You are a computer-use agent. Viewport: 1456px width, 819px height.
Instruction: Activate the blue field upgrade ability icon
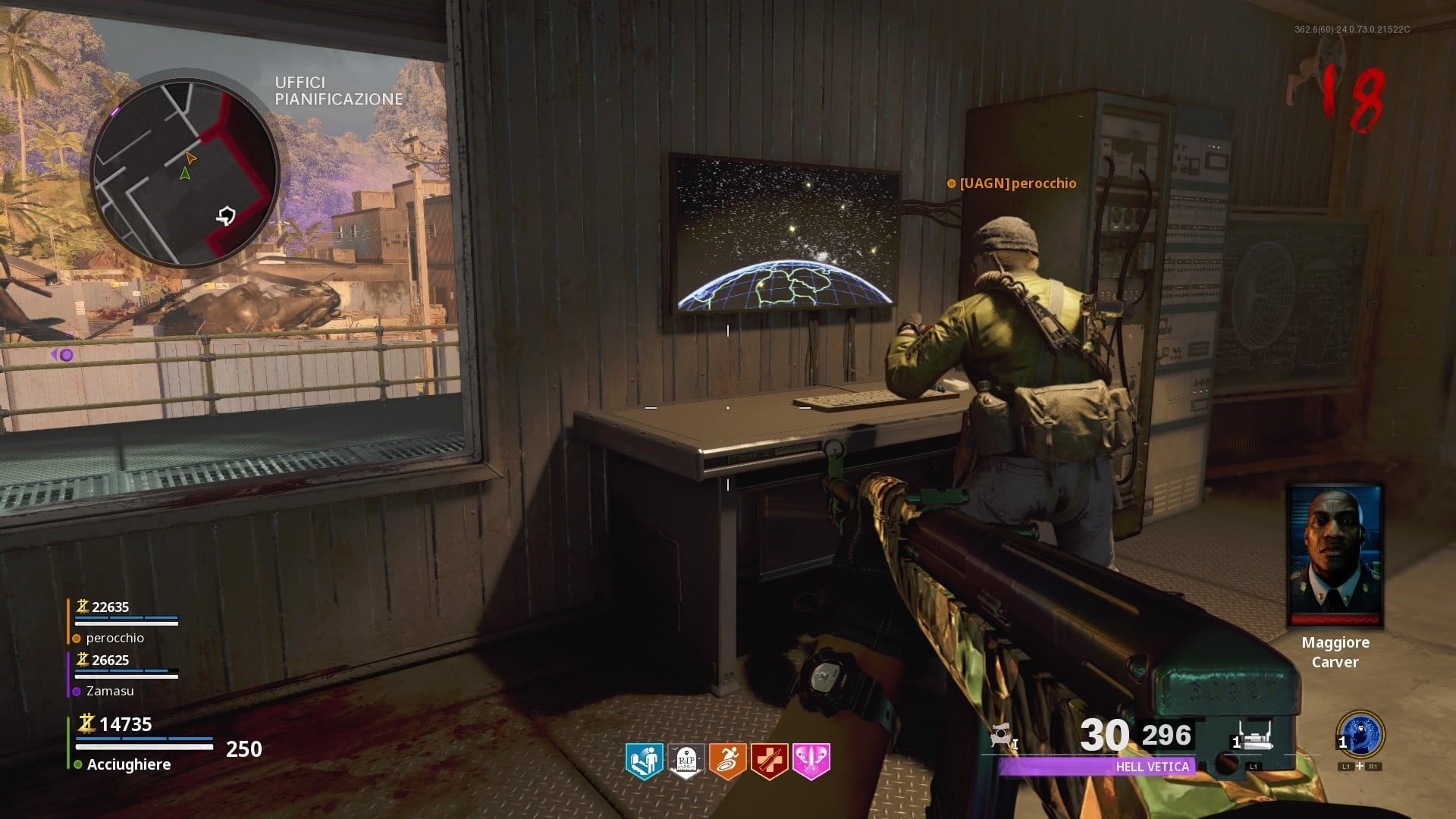coord(1360,734)
